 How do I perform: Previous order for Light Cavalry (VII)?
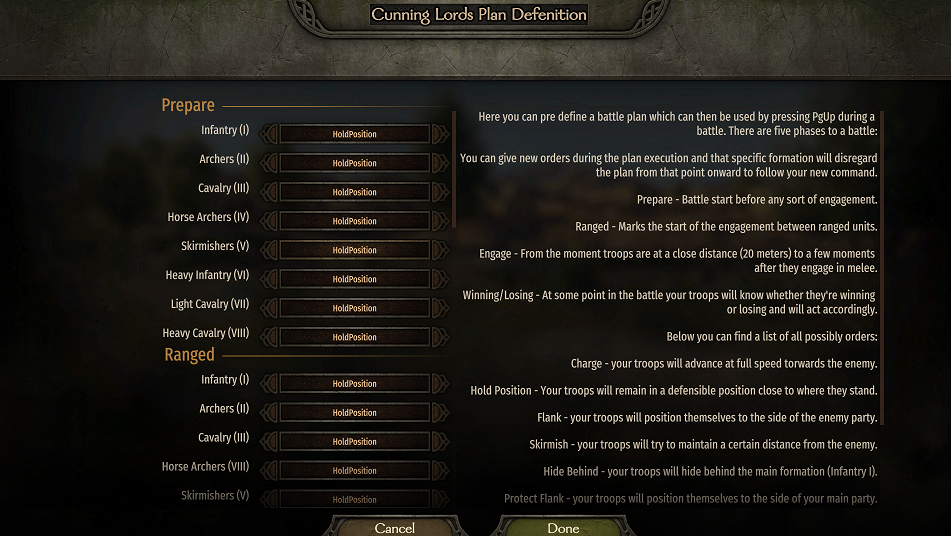pyautogui.click(x=269, y=308)
